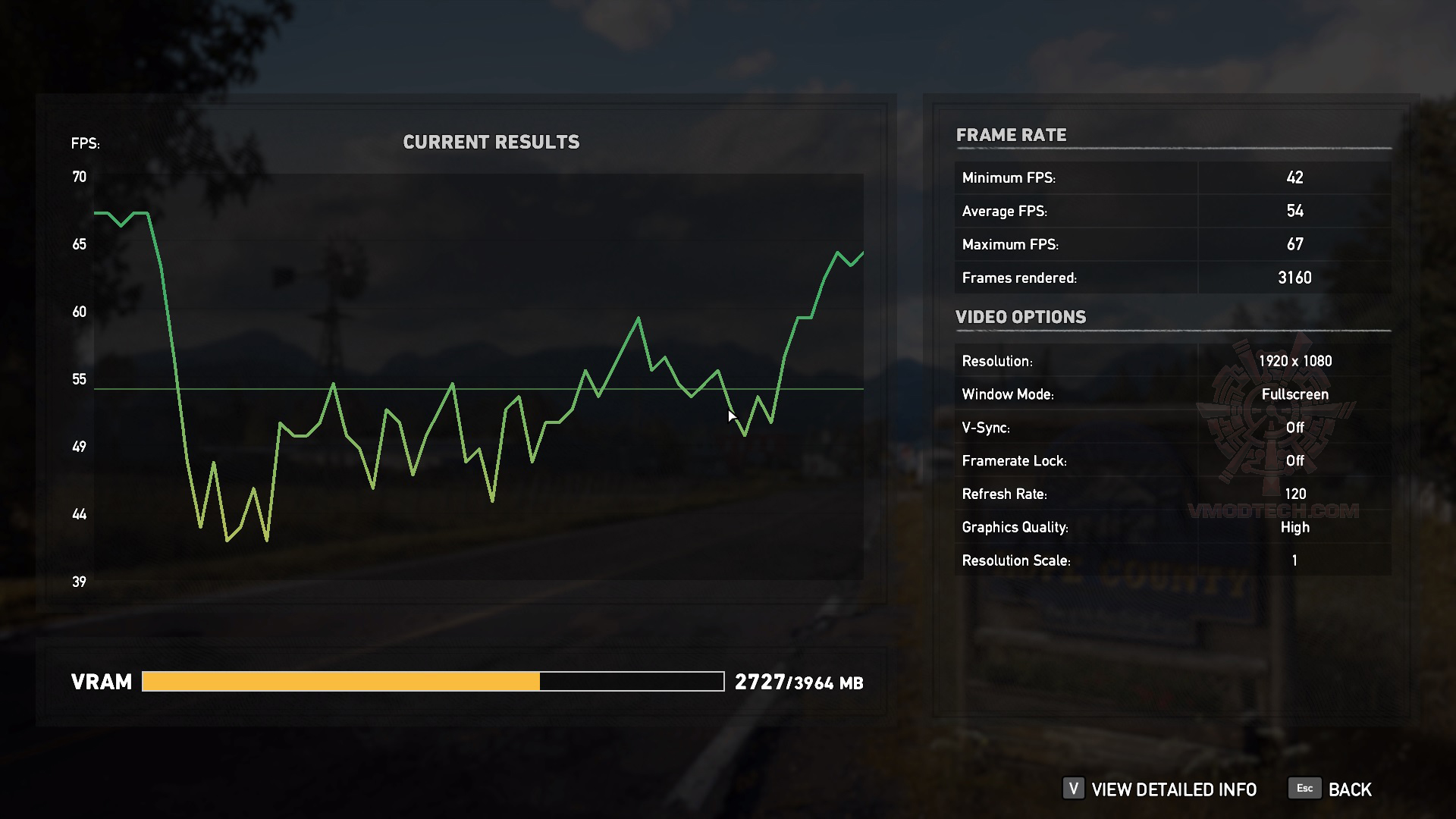Select the mouse cursor arrow on the graph
This screenshot has width=1456, height=819.
[x=732, y=416]
